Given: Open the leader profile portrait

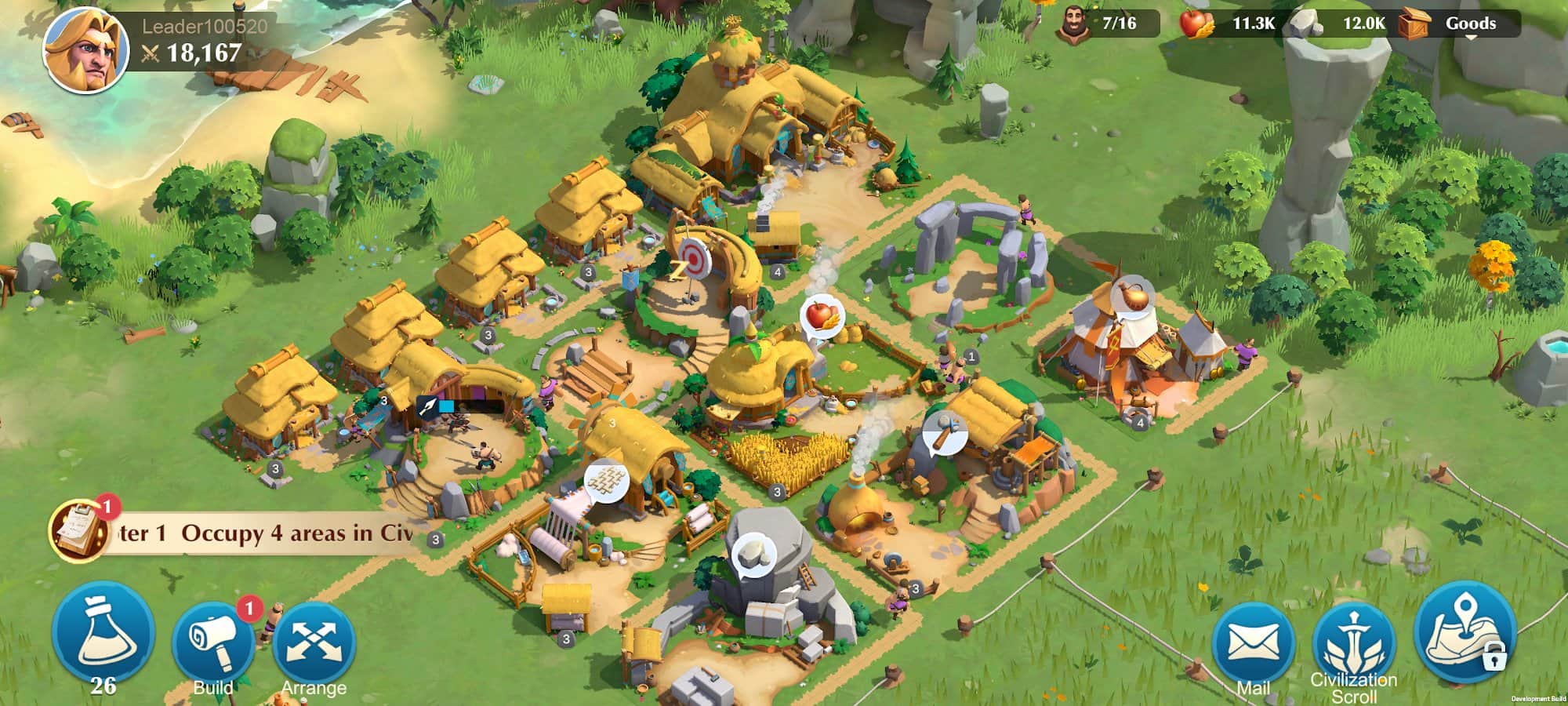Looking at the screenshot, I should pos(85,52).
